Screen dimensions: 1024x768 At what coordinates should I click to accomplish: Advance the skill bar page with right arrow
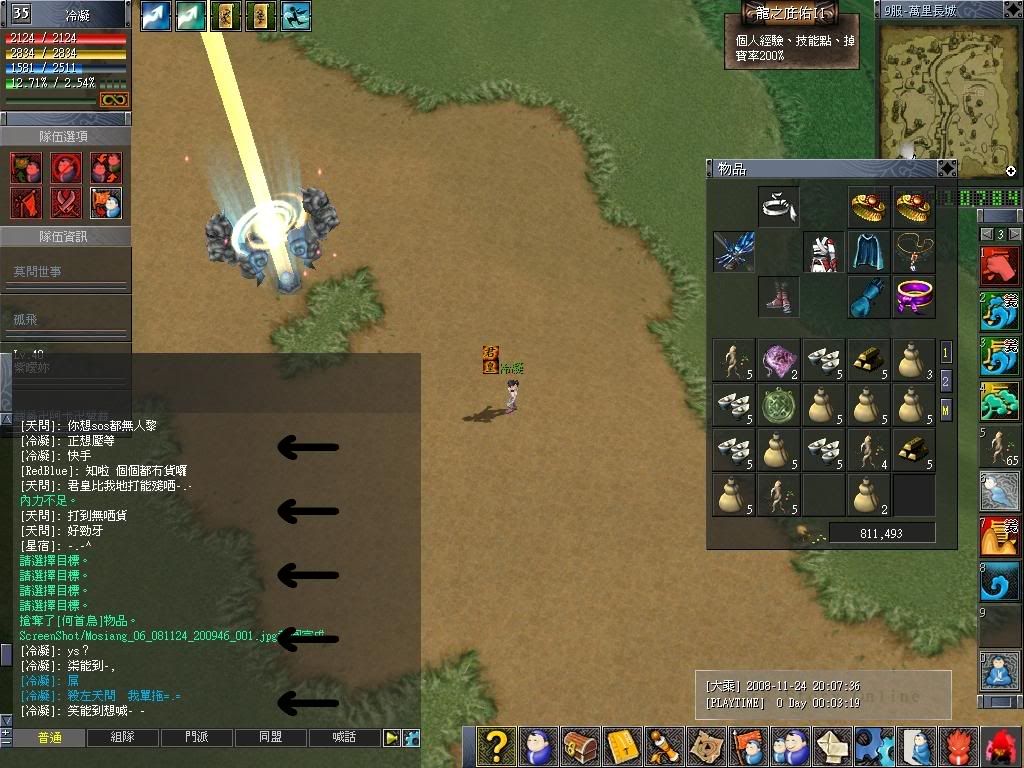(x=1013, y=234)
